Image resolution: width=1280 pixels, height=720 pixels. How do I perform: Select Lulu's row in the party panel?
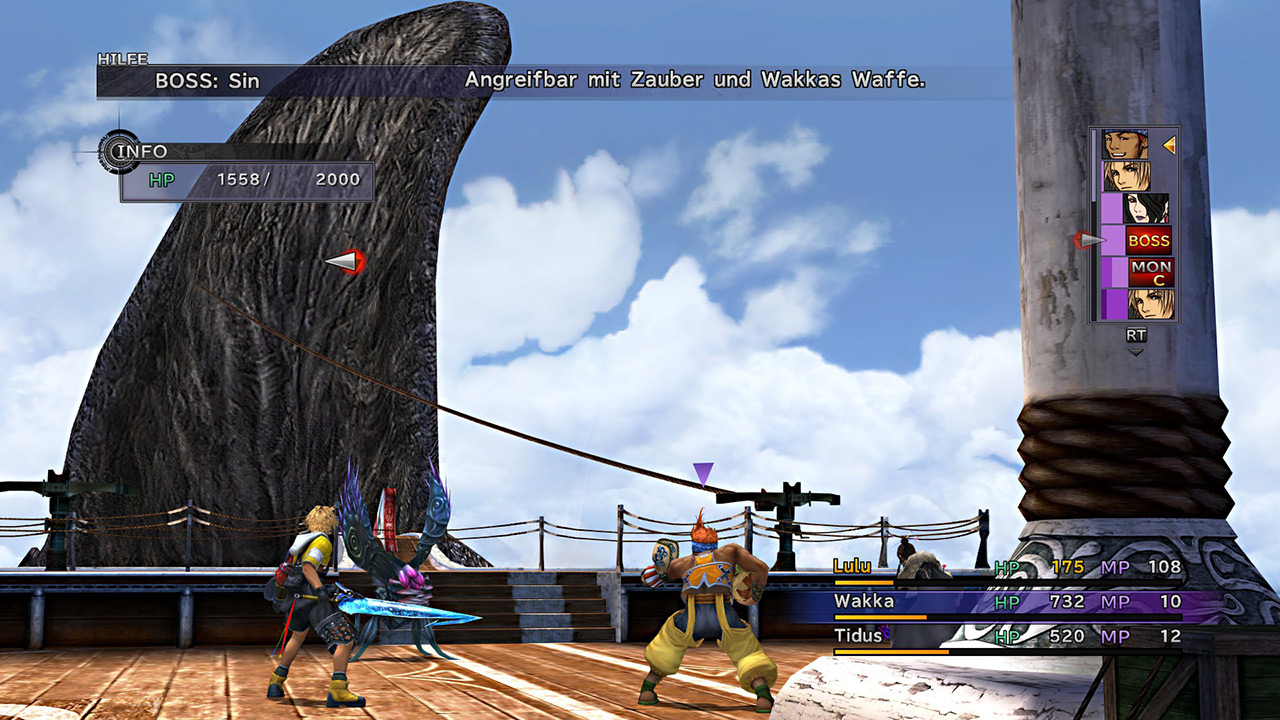1007,568
